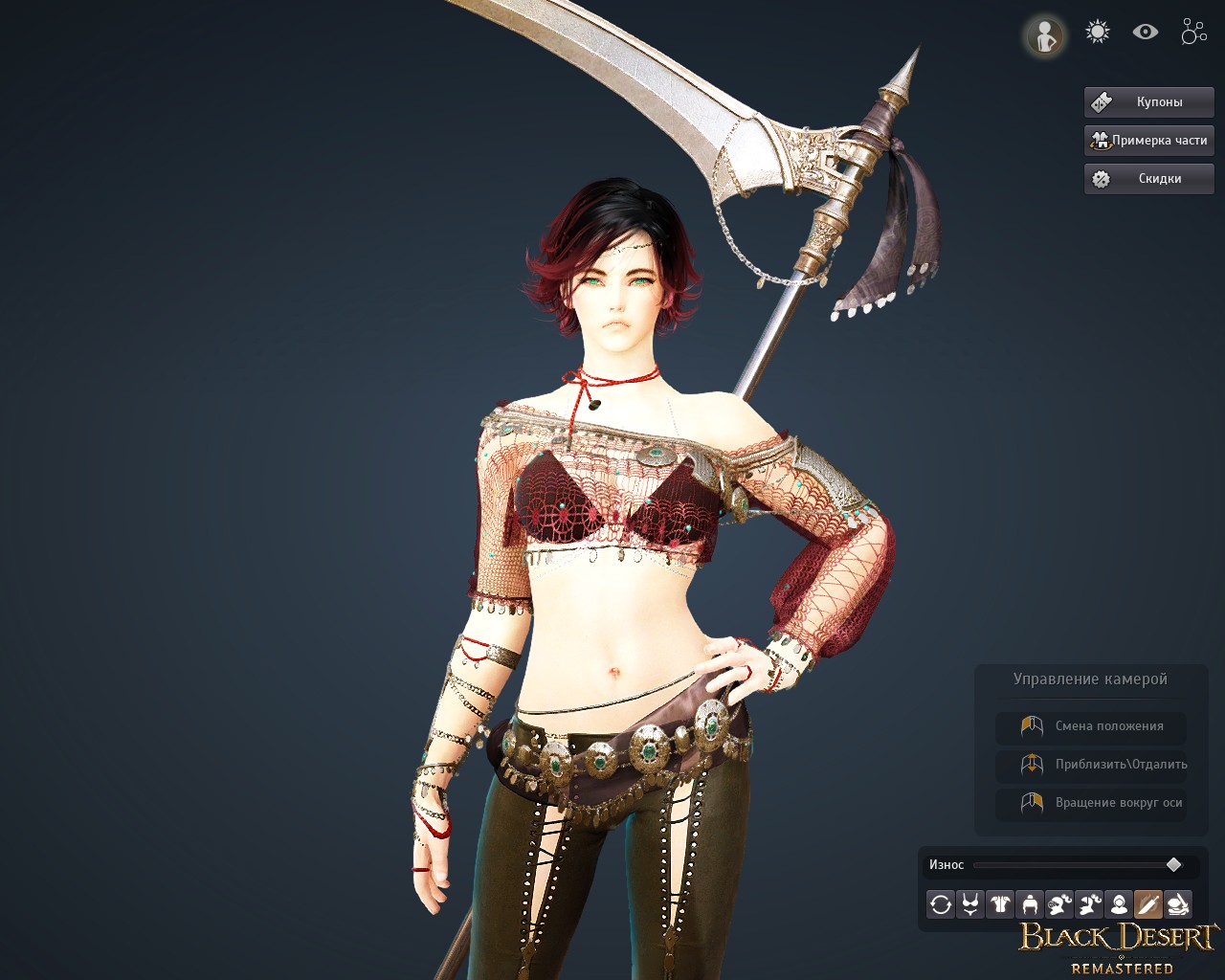Screen dimensions: 1225x980
Task: Click the Примерка части button
Action: (x=1148, y=140)
